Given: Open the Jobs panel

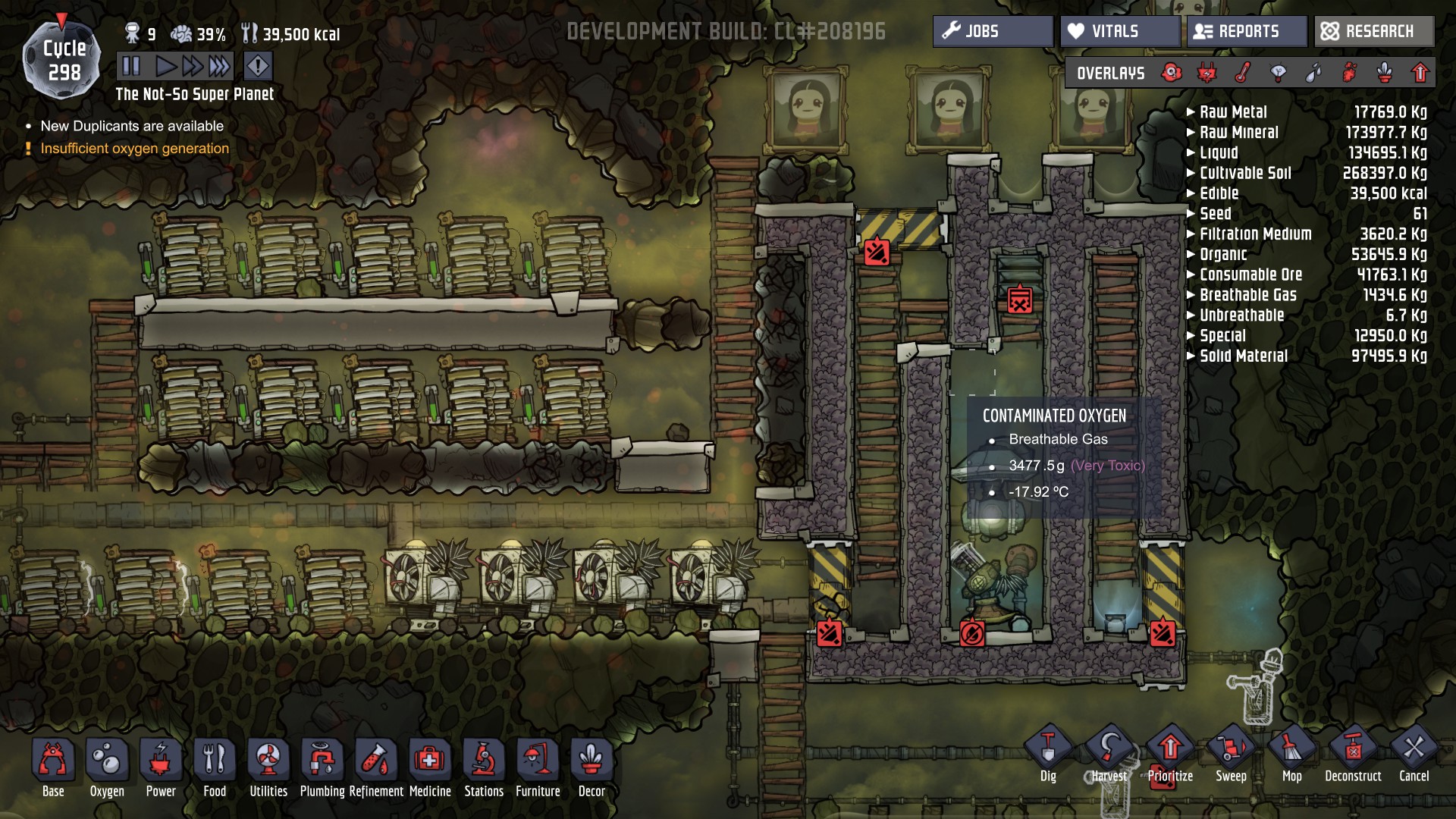Looking at the screenshot, I should pos(992,31).
